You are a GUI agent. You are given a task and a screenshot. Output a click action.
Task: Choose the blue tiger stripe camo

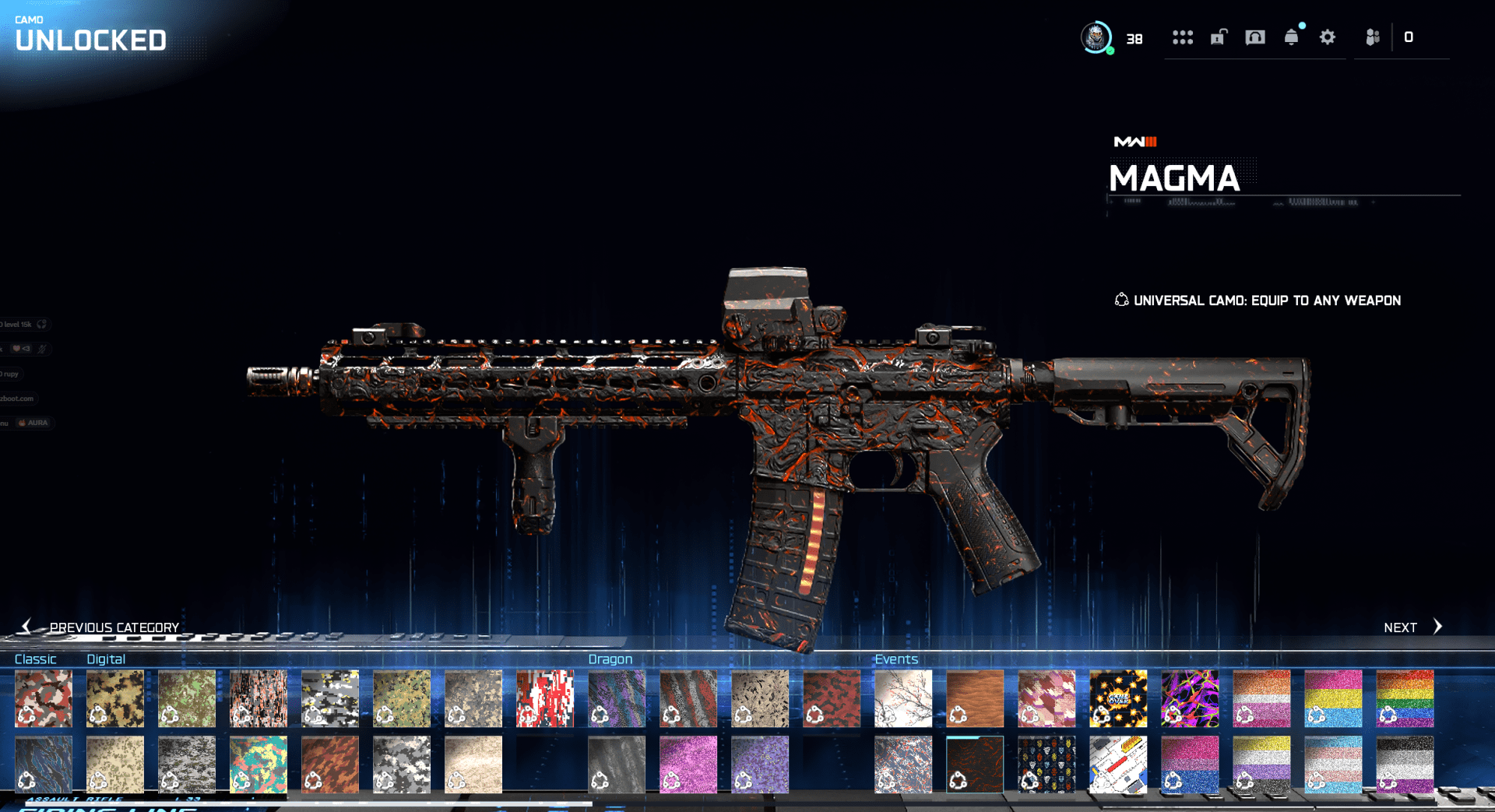(x=44, y=765)
